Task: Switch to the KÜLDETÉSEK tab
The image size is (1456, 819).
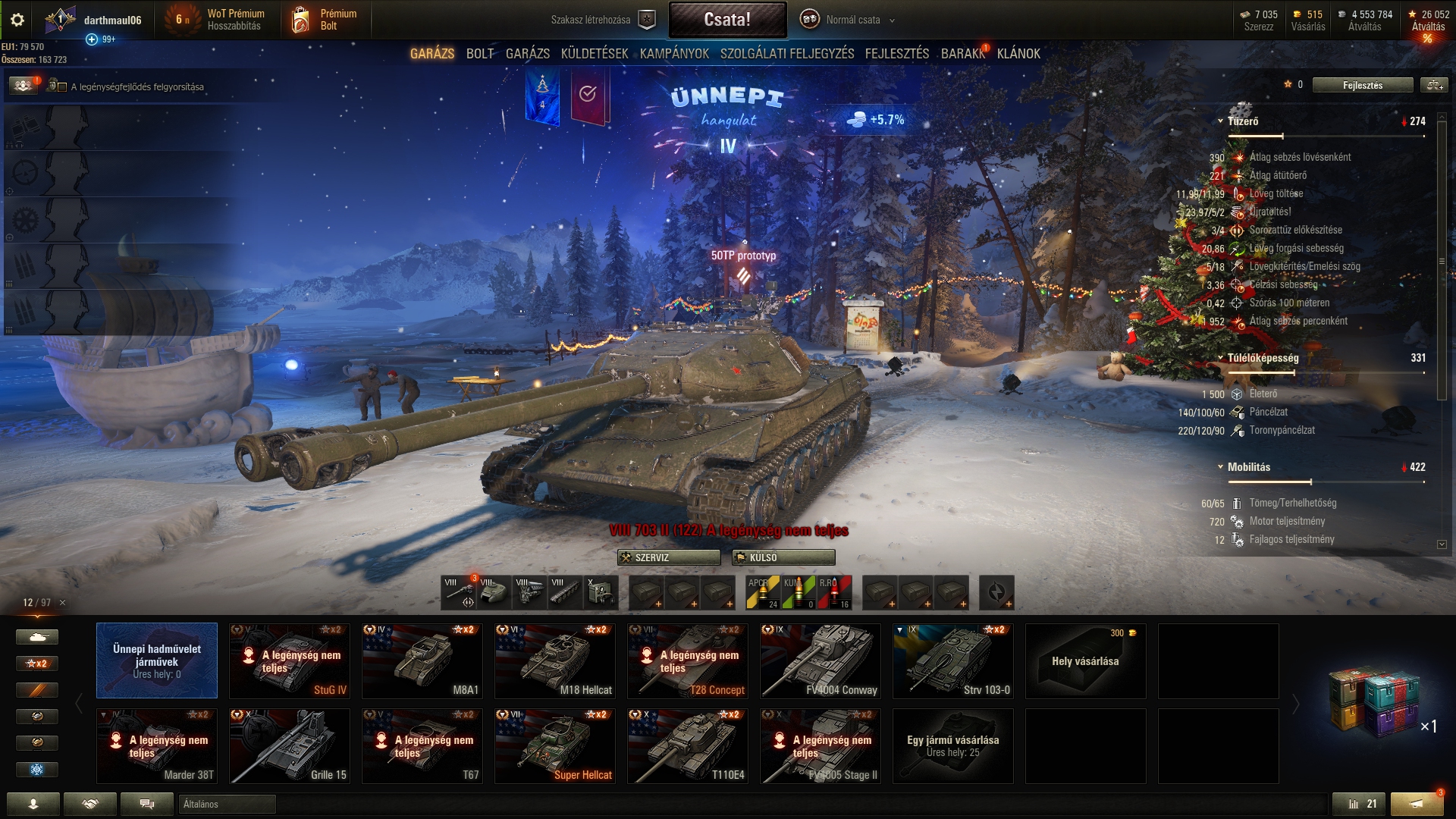Action: (x=595, y=54)
